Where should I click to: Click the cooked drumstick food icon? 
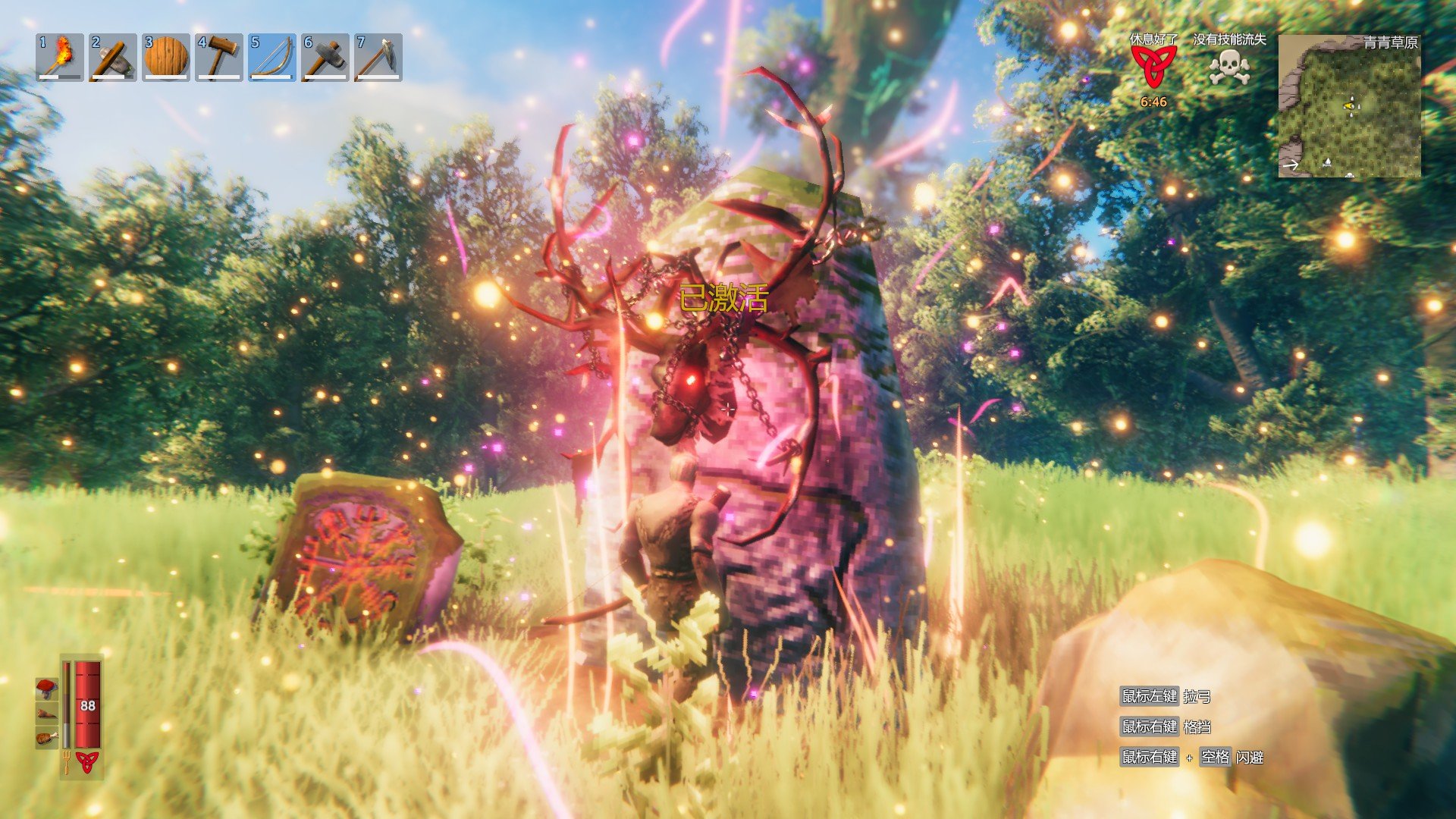point(47,737)
